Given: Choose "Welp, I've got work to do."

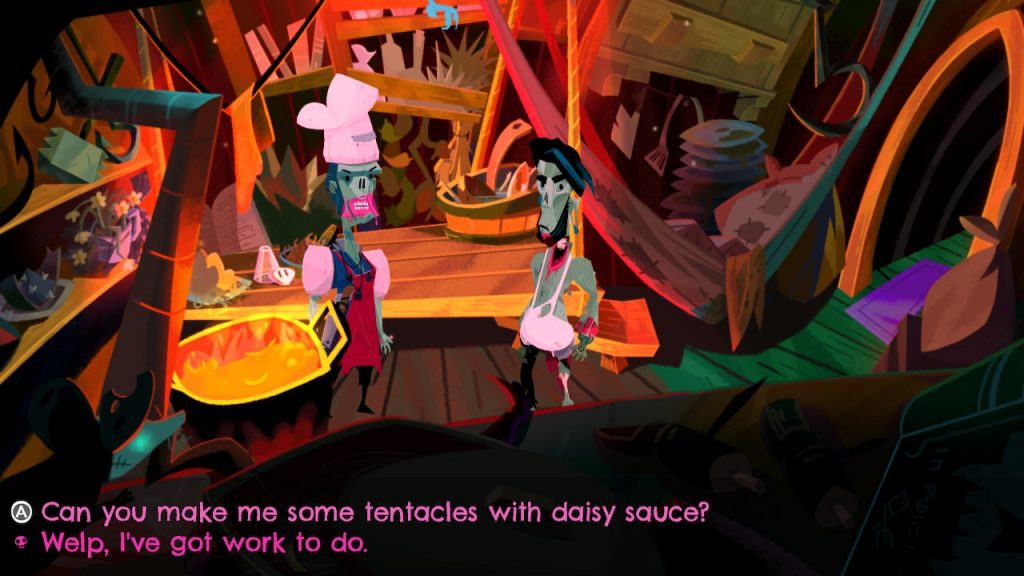Looking at the screenshot, I should point(204,544).
